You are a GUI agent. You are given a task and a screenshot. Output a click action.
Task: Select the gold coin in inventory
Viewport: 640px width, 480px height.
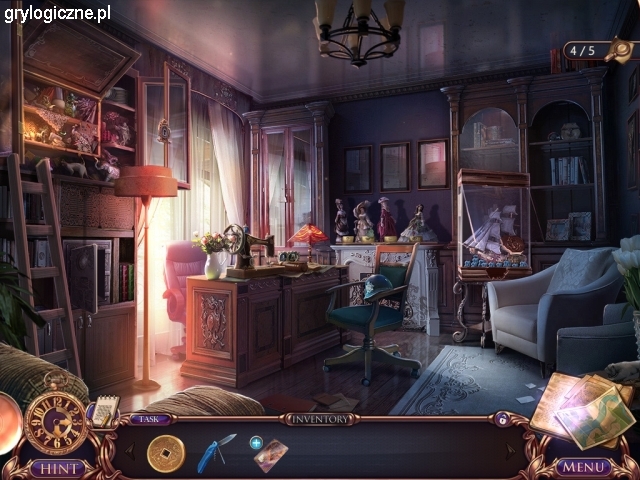pyautogui.click(x=166, y=453)
